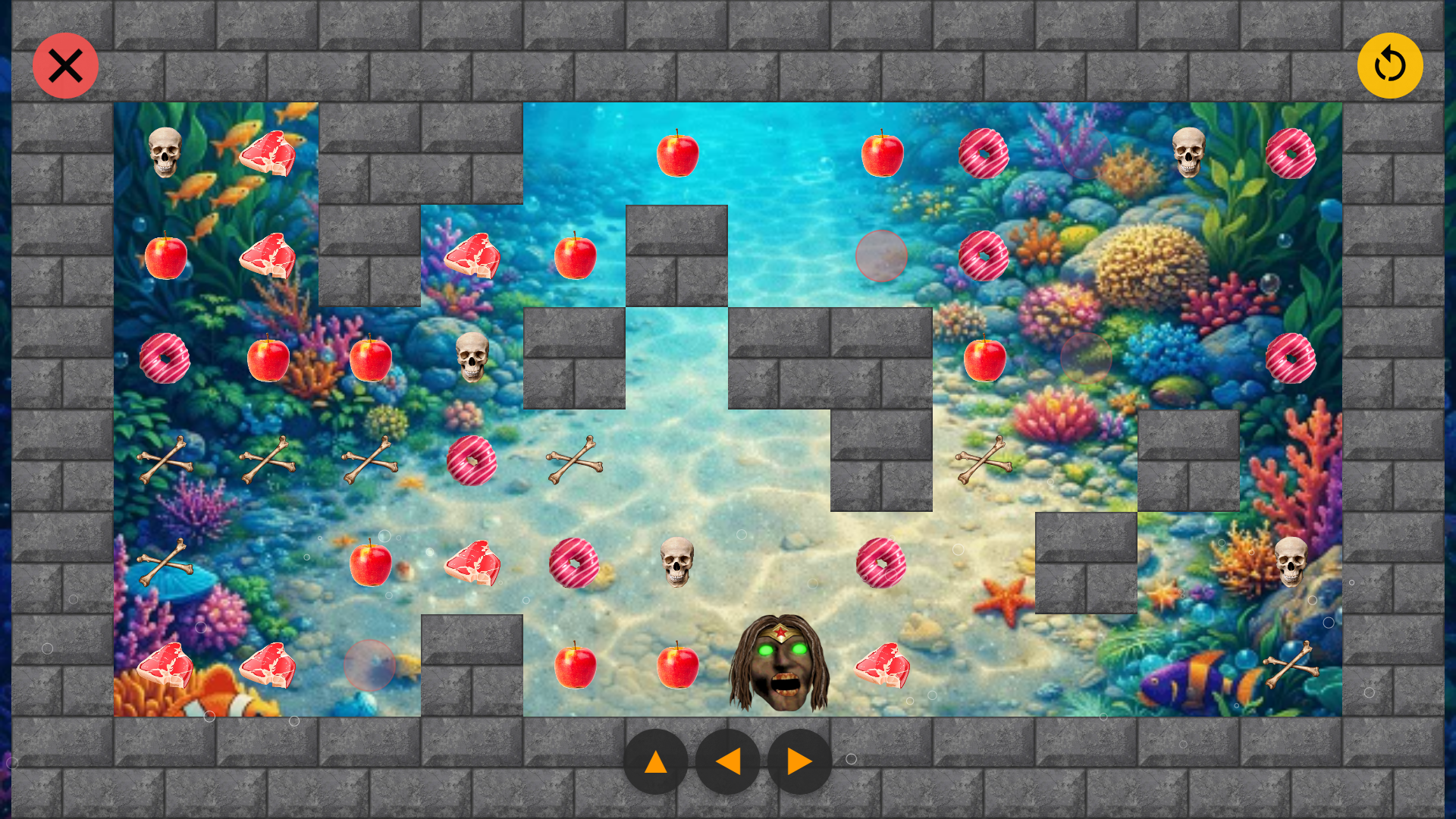Click the skull beside the top-right donut

point(1191,152)
